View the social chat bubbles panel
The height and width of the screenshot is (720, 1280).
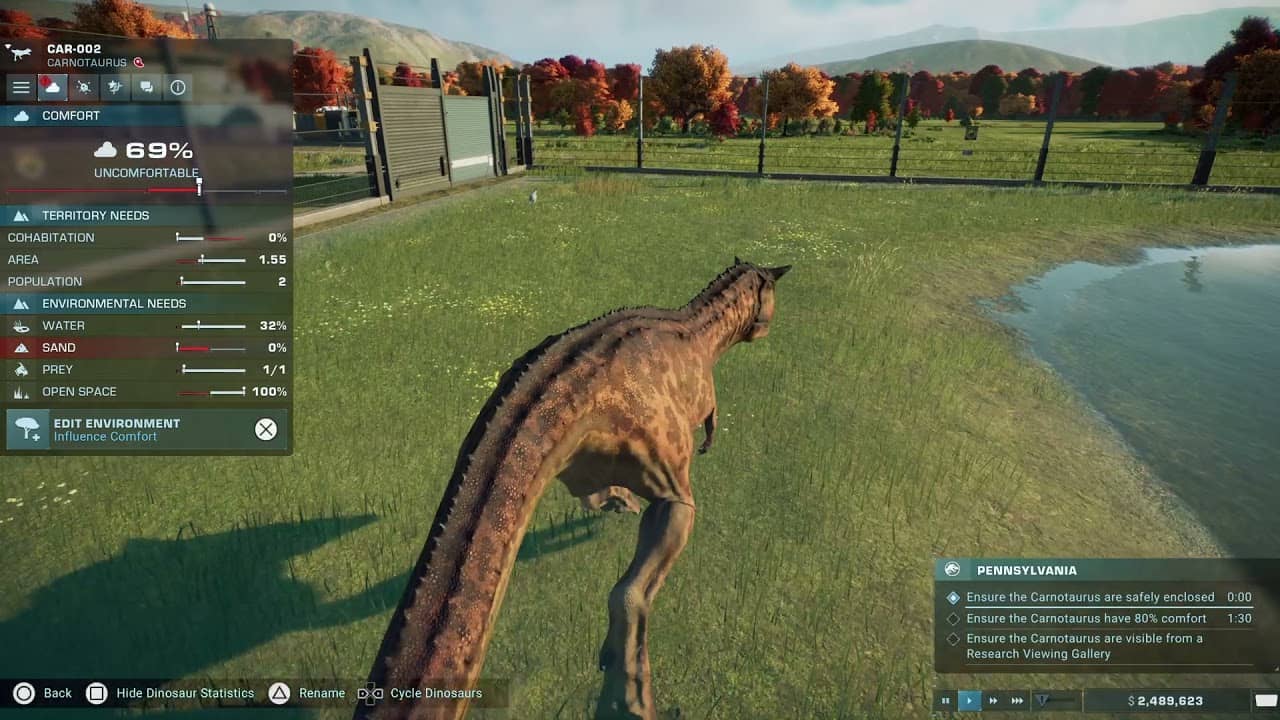[x=146, y=87]
